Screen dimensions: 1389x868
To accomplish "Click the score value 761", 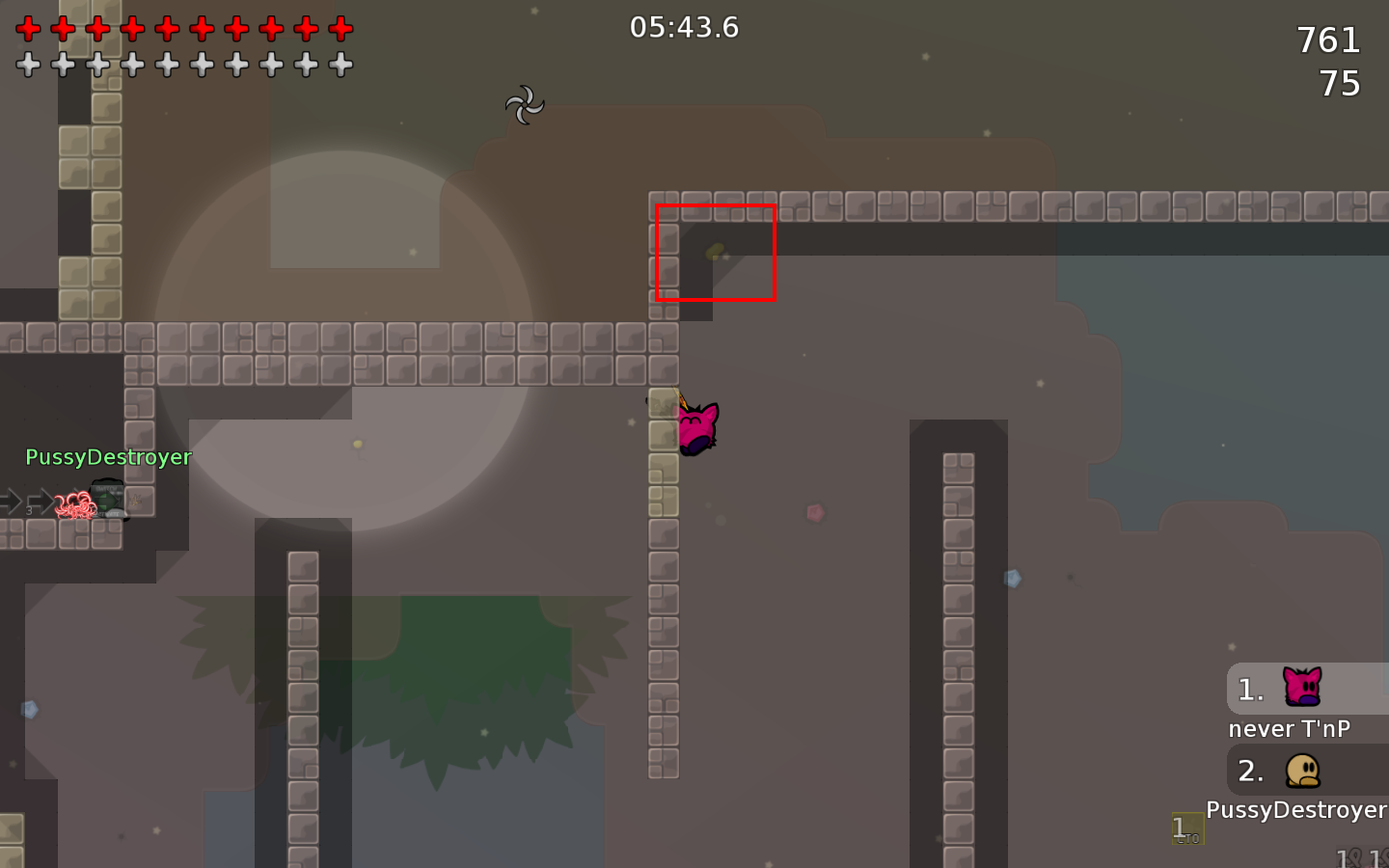I will click(1329, 41).
